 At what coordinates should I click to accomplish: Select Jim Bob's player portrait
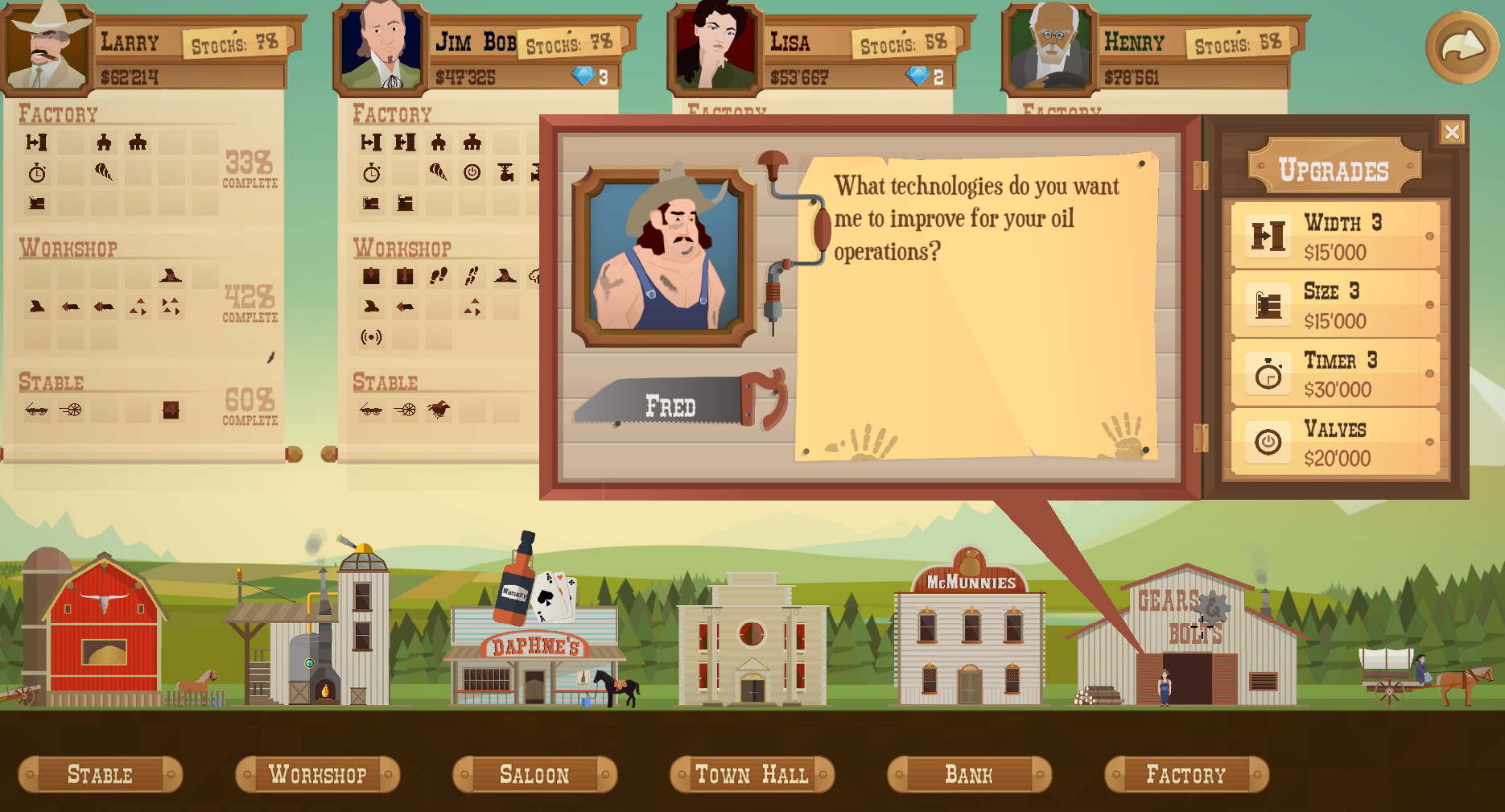(381, 47)
